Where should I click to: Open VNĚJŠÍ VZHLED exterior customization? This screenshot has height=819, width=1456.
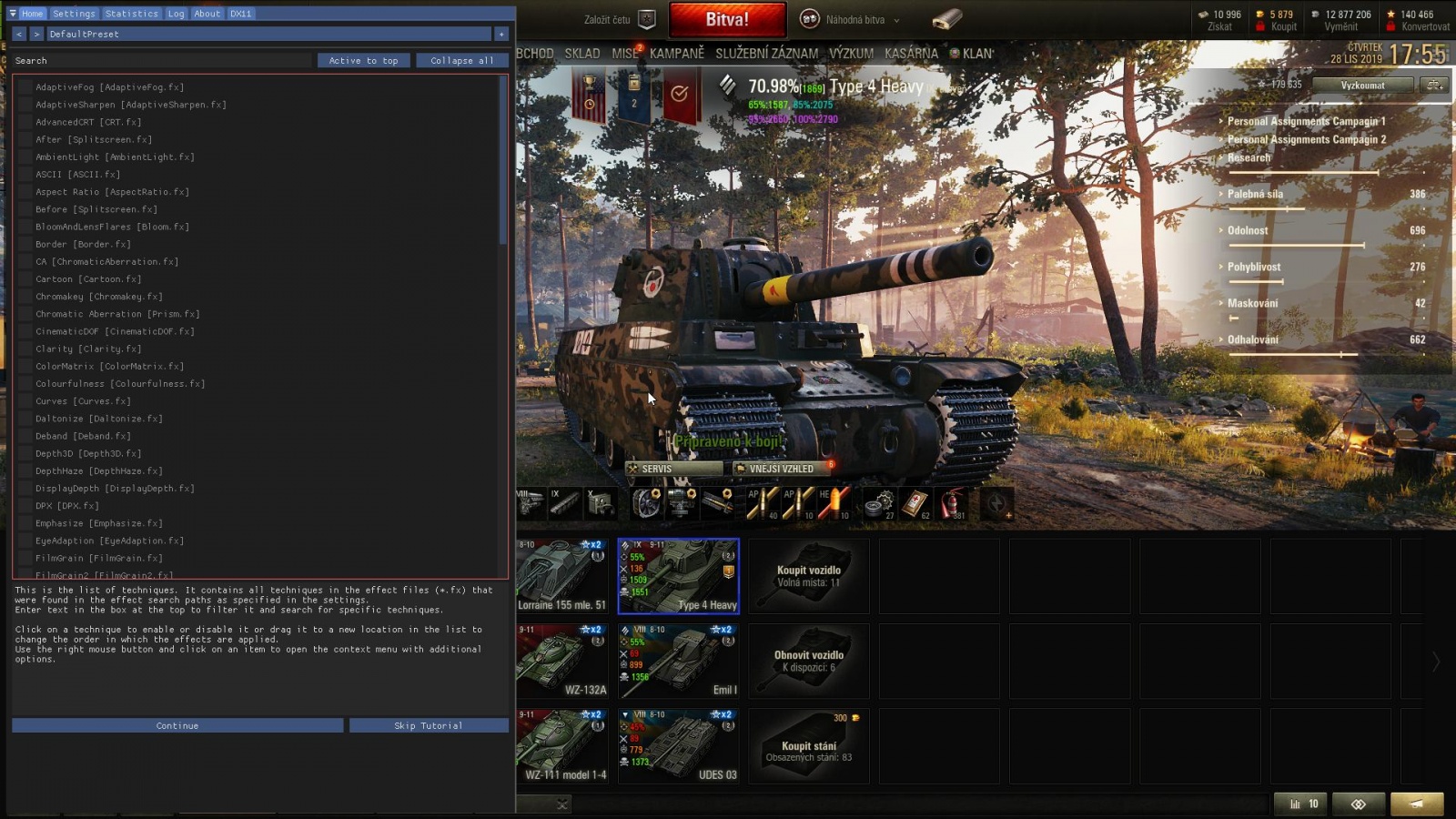781,469
